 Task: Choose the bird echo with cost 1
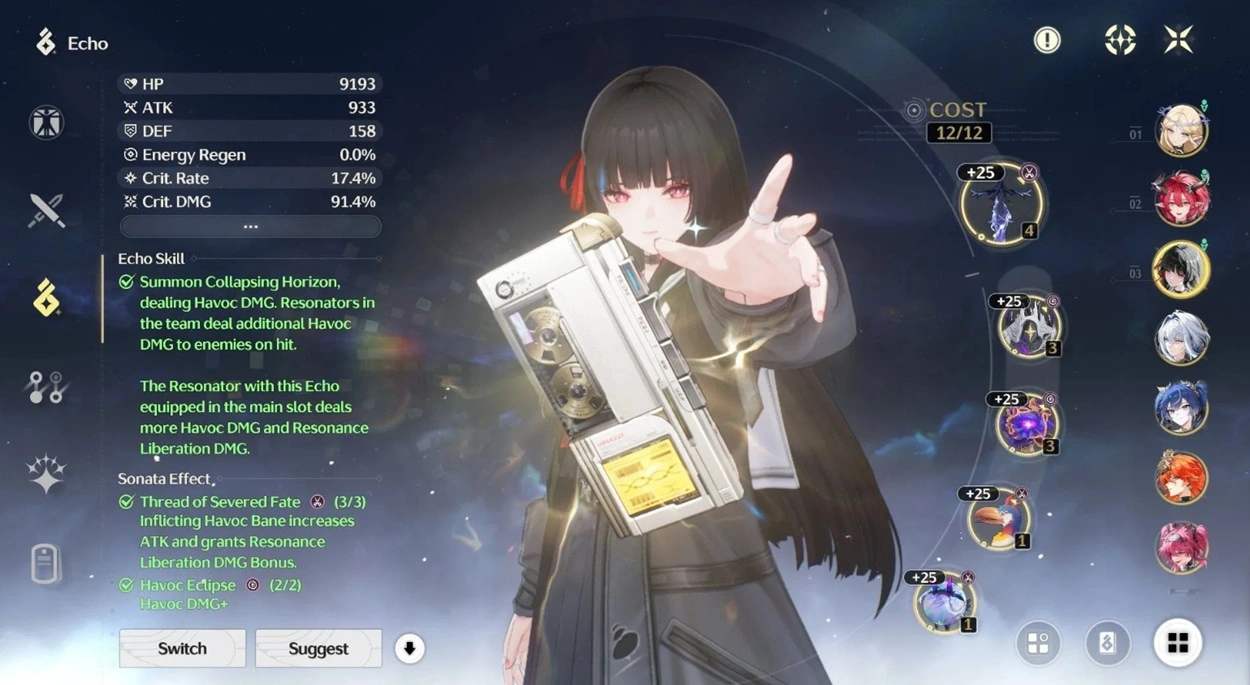tap(997, 519)
